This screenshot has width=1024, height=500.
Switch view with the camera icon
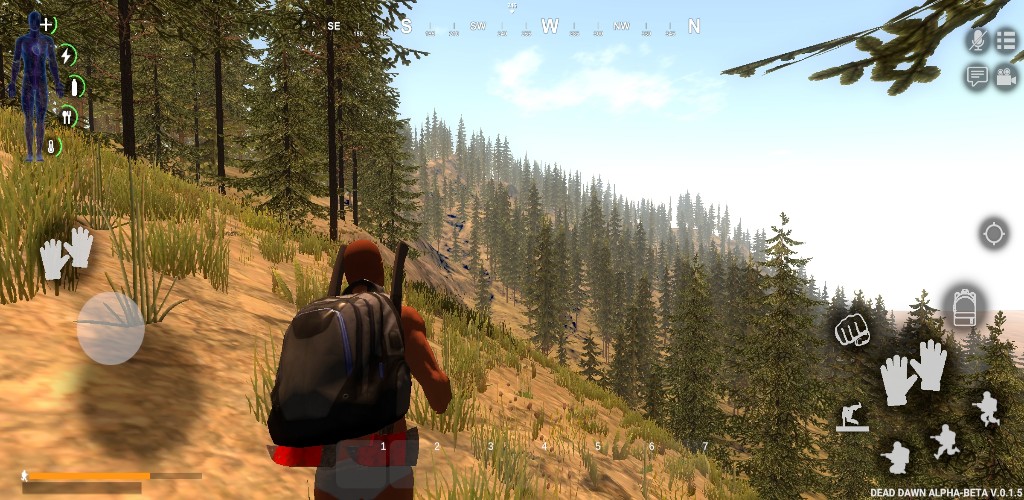[1005, 77]
